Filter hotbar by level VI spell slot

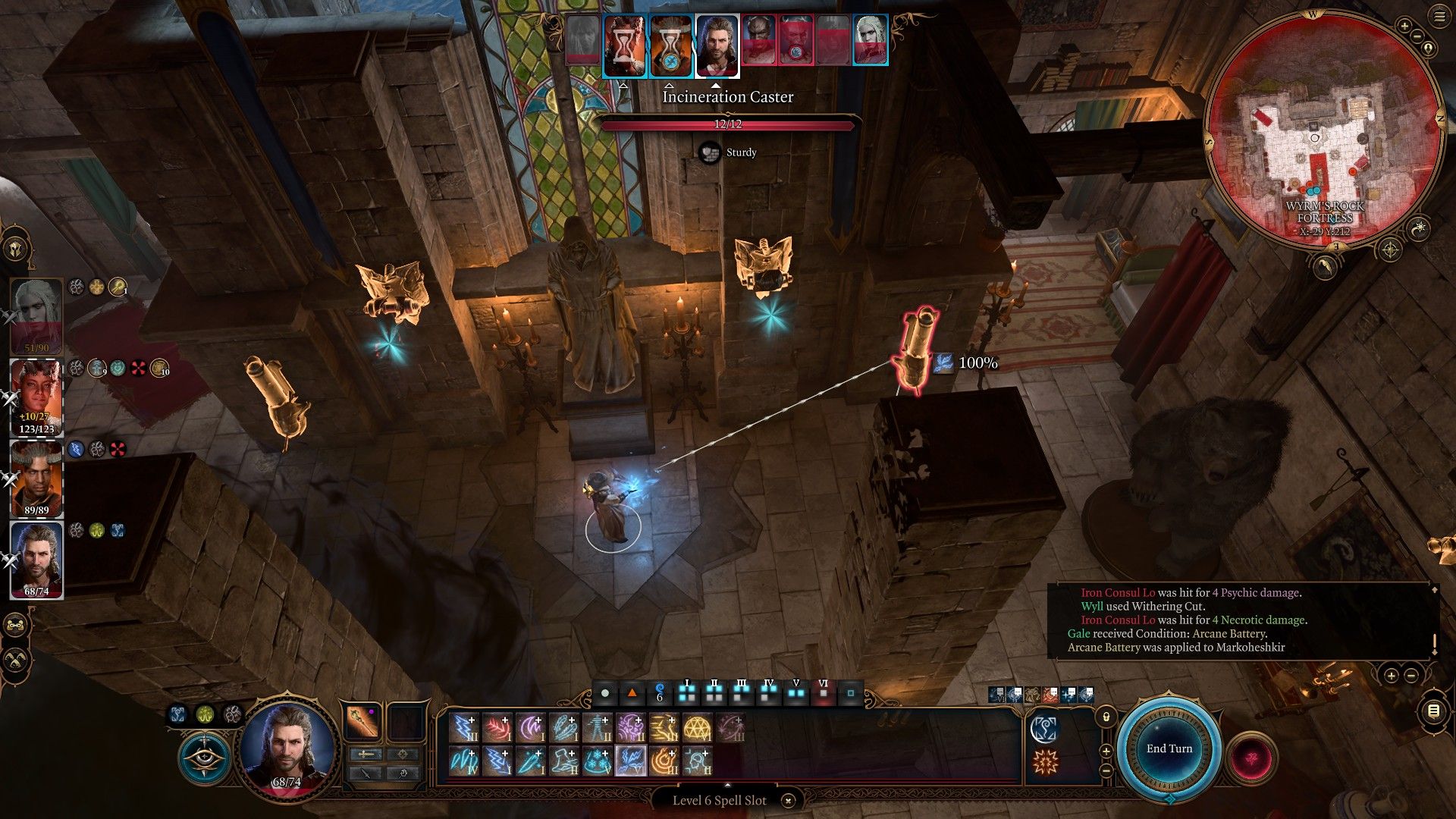click(x=823, y=691)
